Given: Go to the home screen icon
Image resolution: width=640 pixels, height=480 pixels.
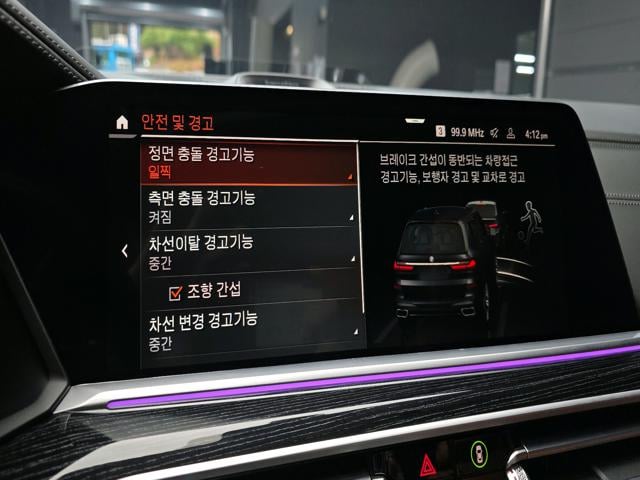Looking at the screenshot, I should pos(122,123).
